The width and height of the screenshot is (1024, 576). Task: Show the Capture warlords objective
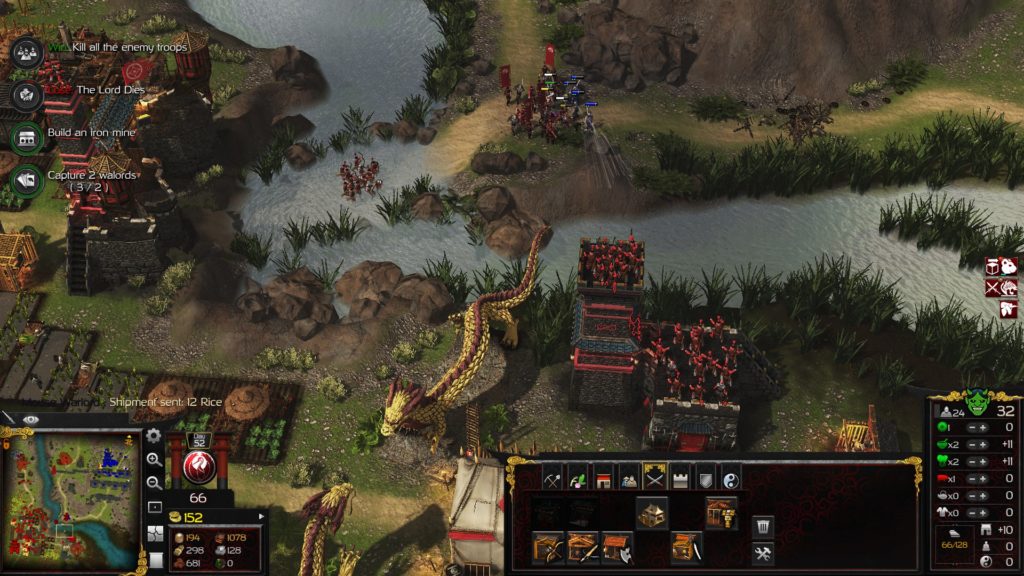coord(27,180)
